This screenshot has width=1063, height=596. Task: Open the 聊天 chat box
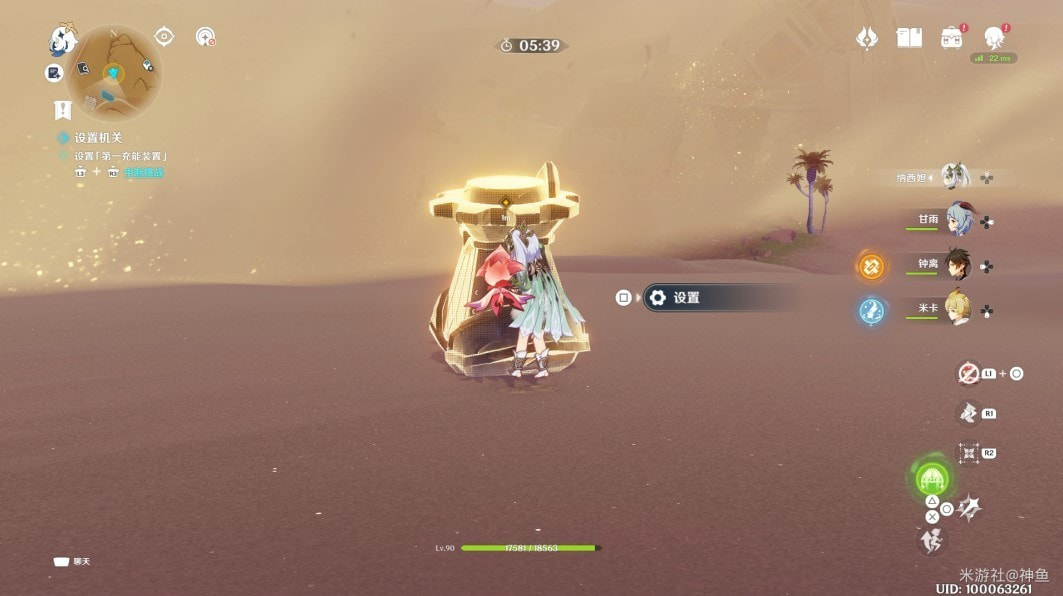(73, 562)
